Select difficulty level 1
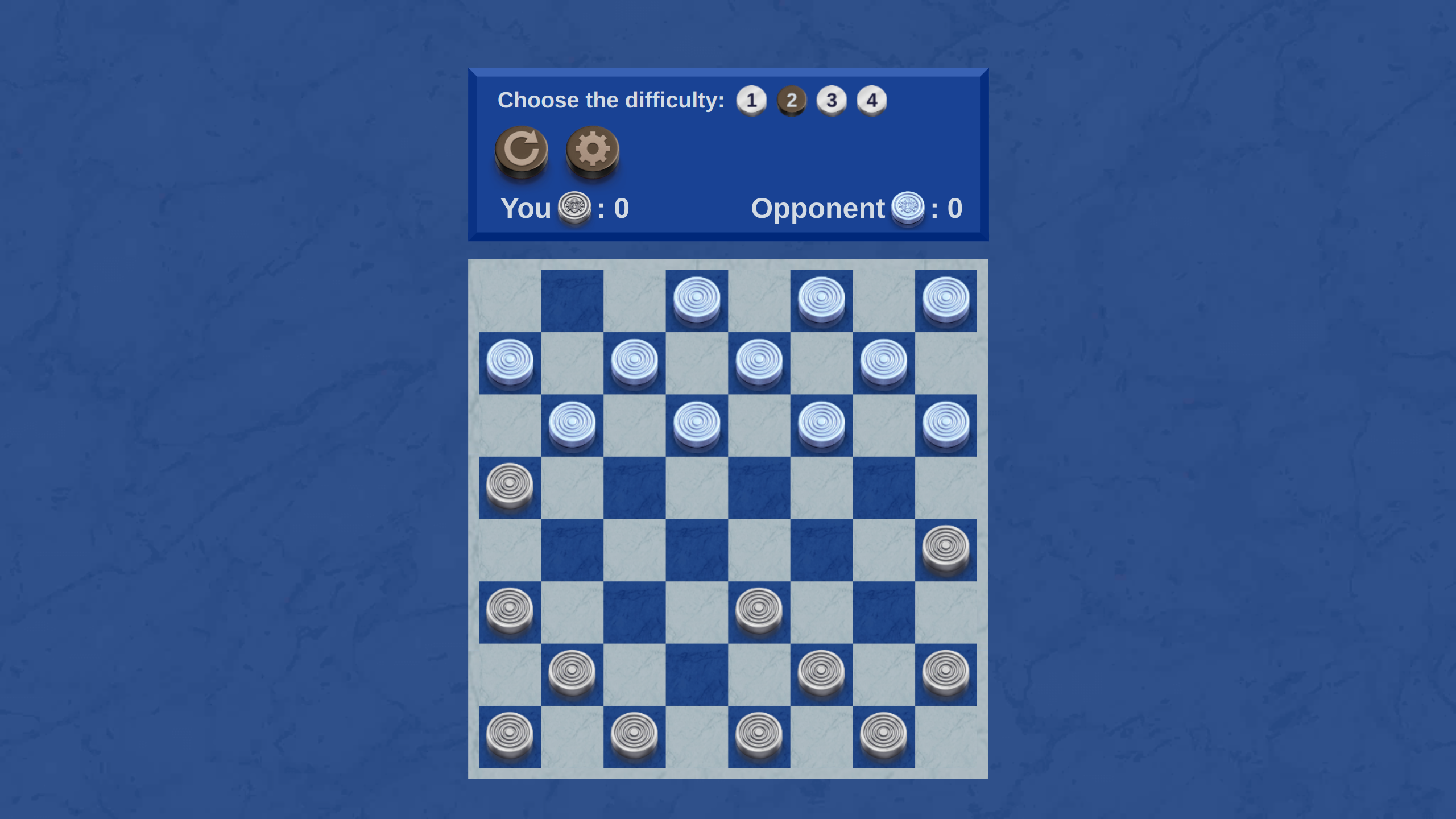 click(751, 100)
